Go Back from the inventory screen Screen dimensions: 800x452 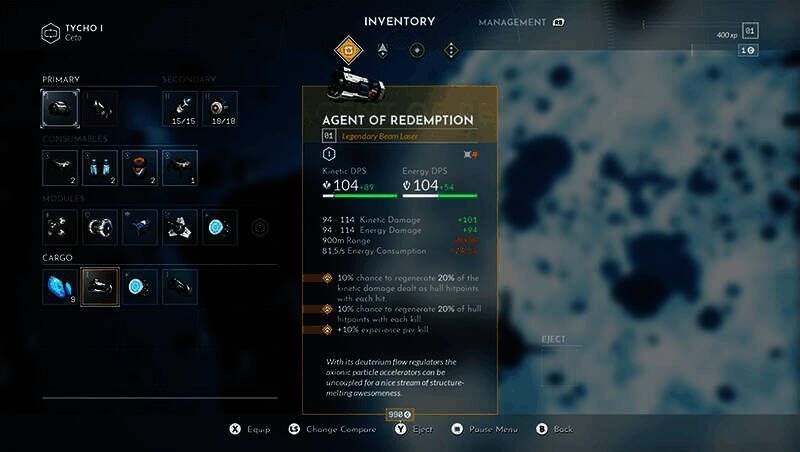pos(556,429)
